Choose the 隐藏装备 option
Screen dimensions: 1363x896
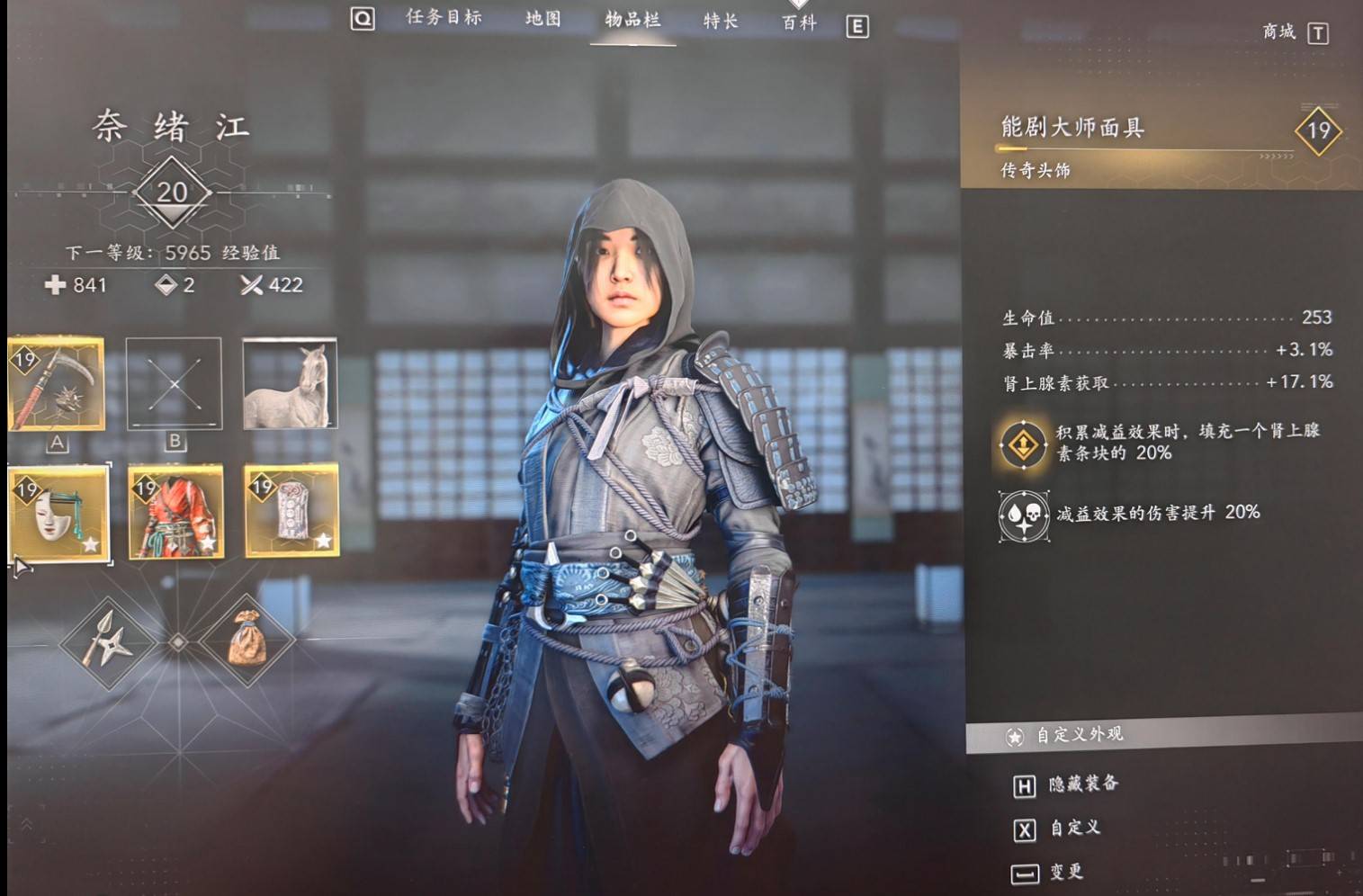[x=1083, y=784]
